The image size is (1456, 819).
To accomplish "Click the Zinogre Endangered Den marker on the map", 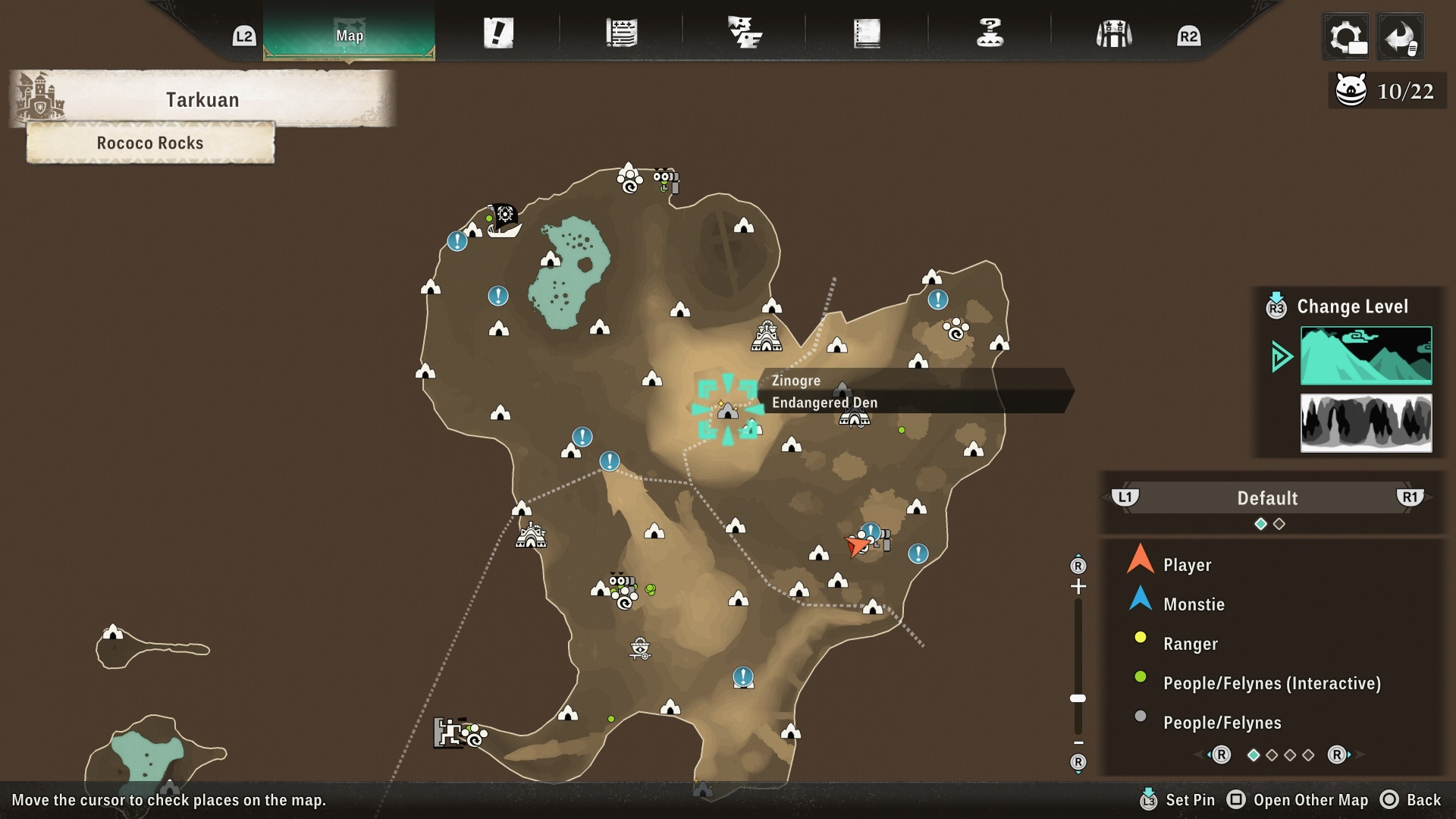I will click(x=729, y=409).
